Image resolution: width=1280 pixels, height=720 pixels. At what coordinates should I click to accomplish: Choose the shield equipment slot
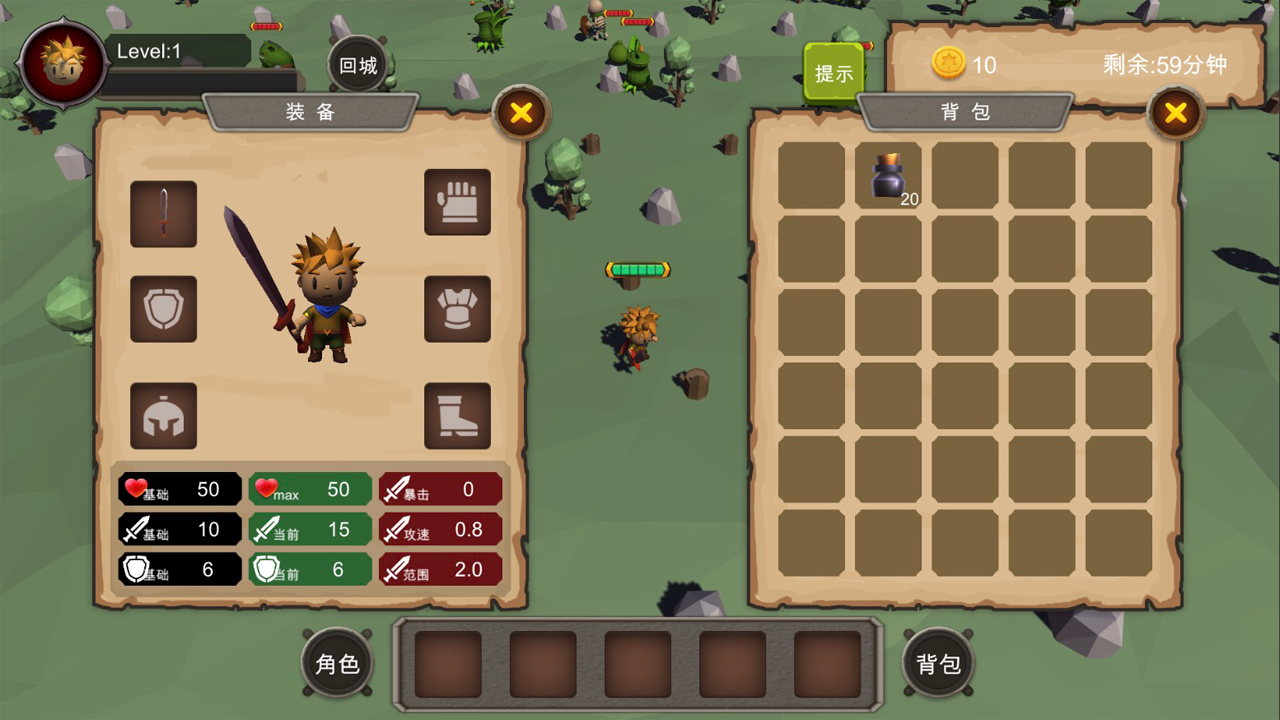coord(163,309)
